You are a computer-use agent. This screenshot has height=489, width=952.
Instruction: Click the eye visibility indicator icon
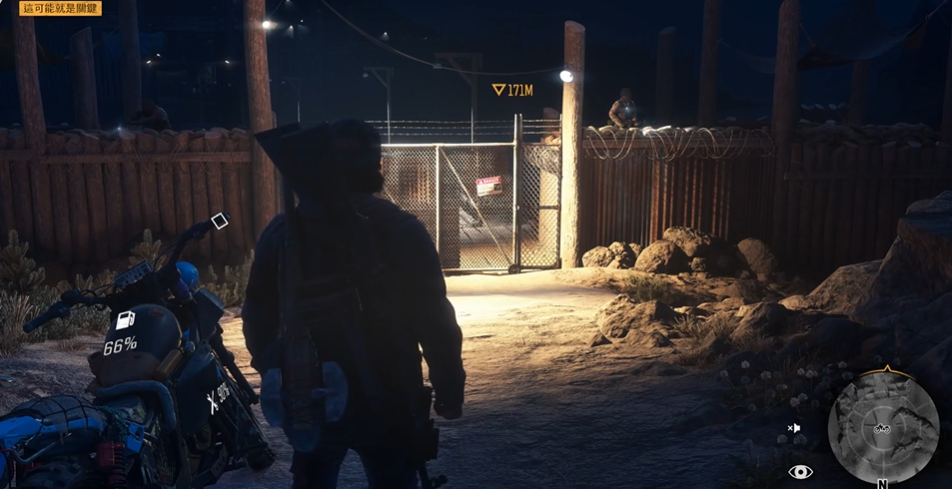coord(800,472)
